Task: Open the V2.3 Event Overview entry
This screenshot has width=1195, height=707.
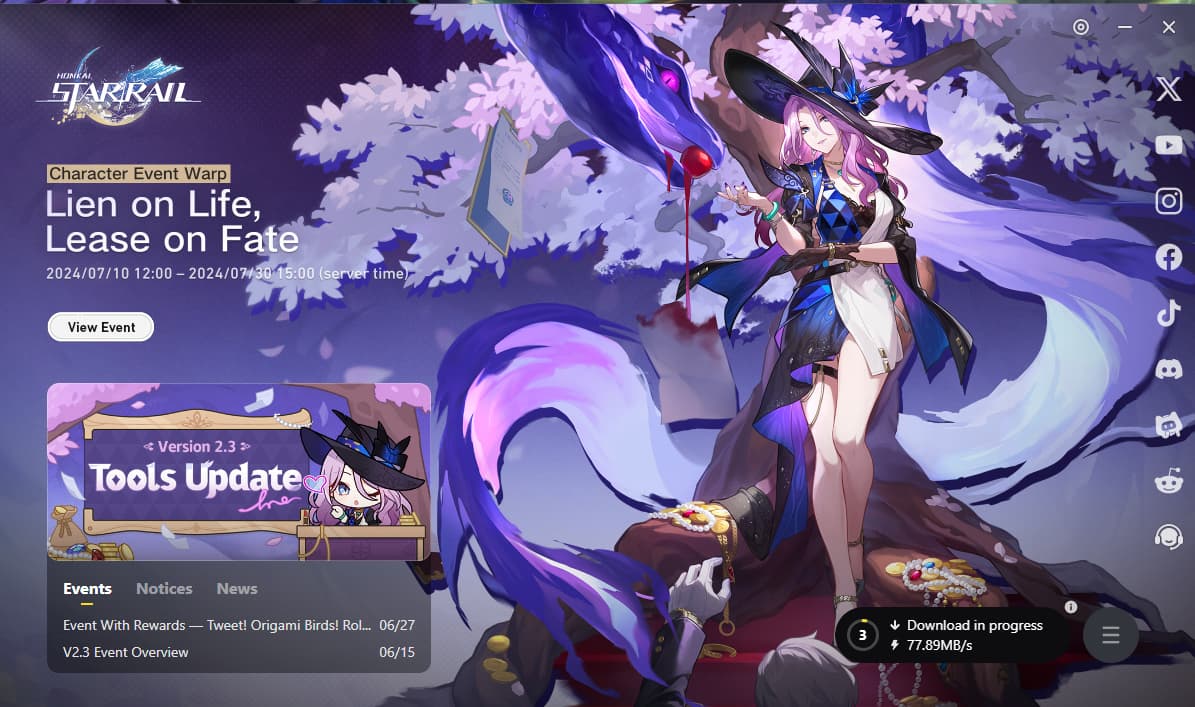Action: [x=126, y=652]
